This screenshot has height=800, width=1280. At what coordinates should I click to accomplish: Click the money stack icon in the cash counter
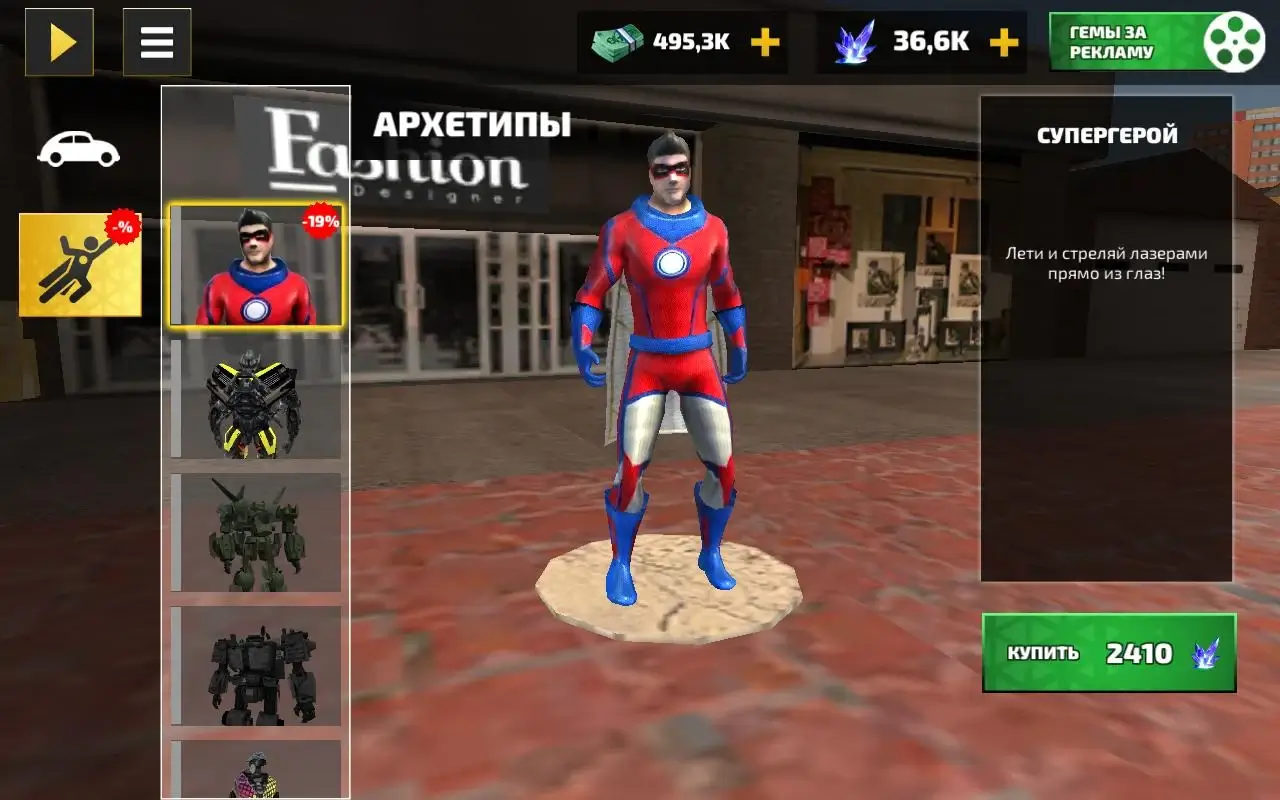click(619, 41)
